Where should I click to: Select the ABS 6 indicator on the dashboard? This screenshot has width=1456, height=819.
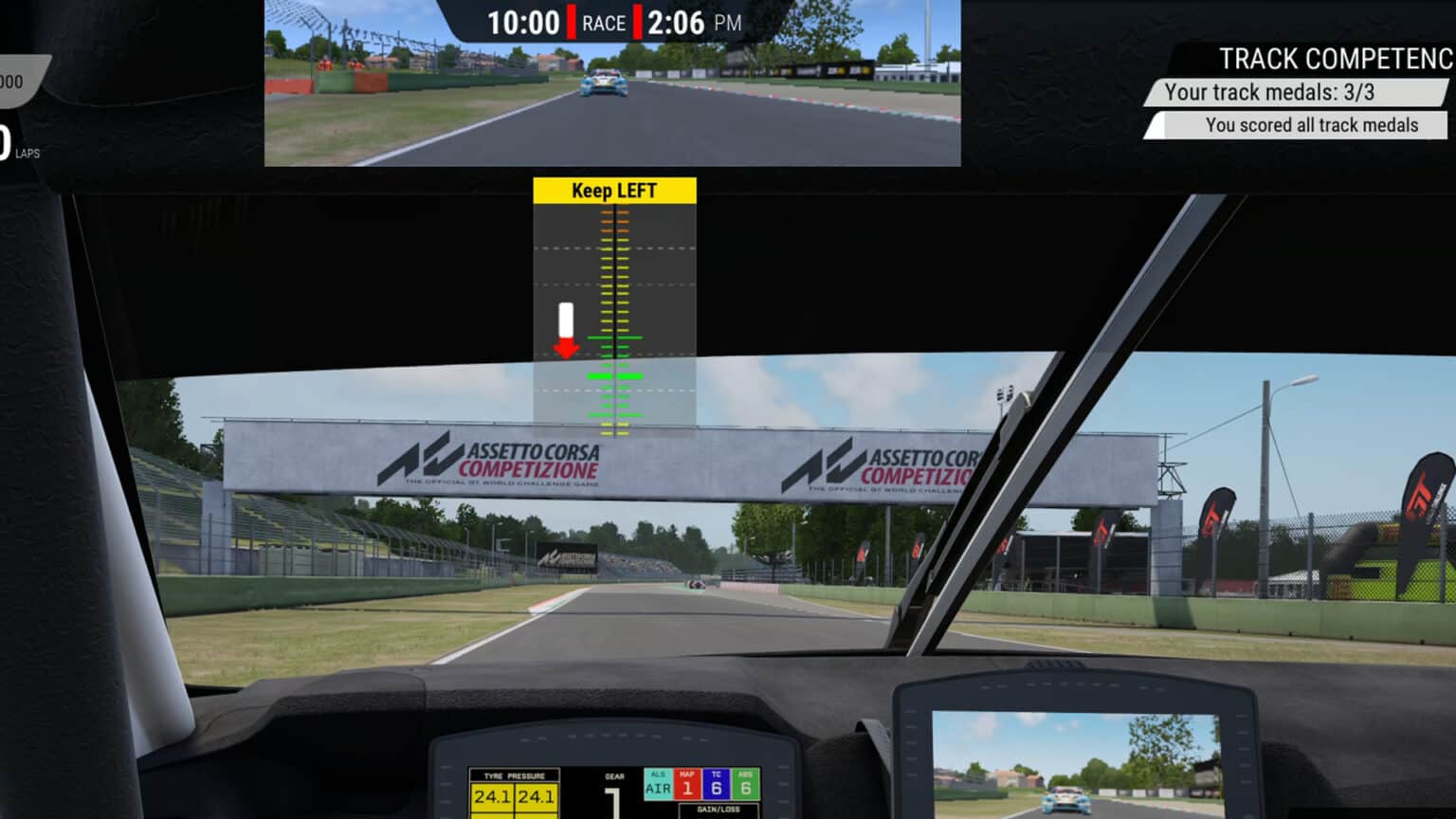tap(746, 781)
